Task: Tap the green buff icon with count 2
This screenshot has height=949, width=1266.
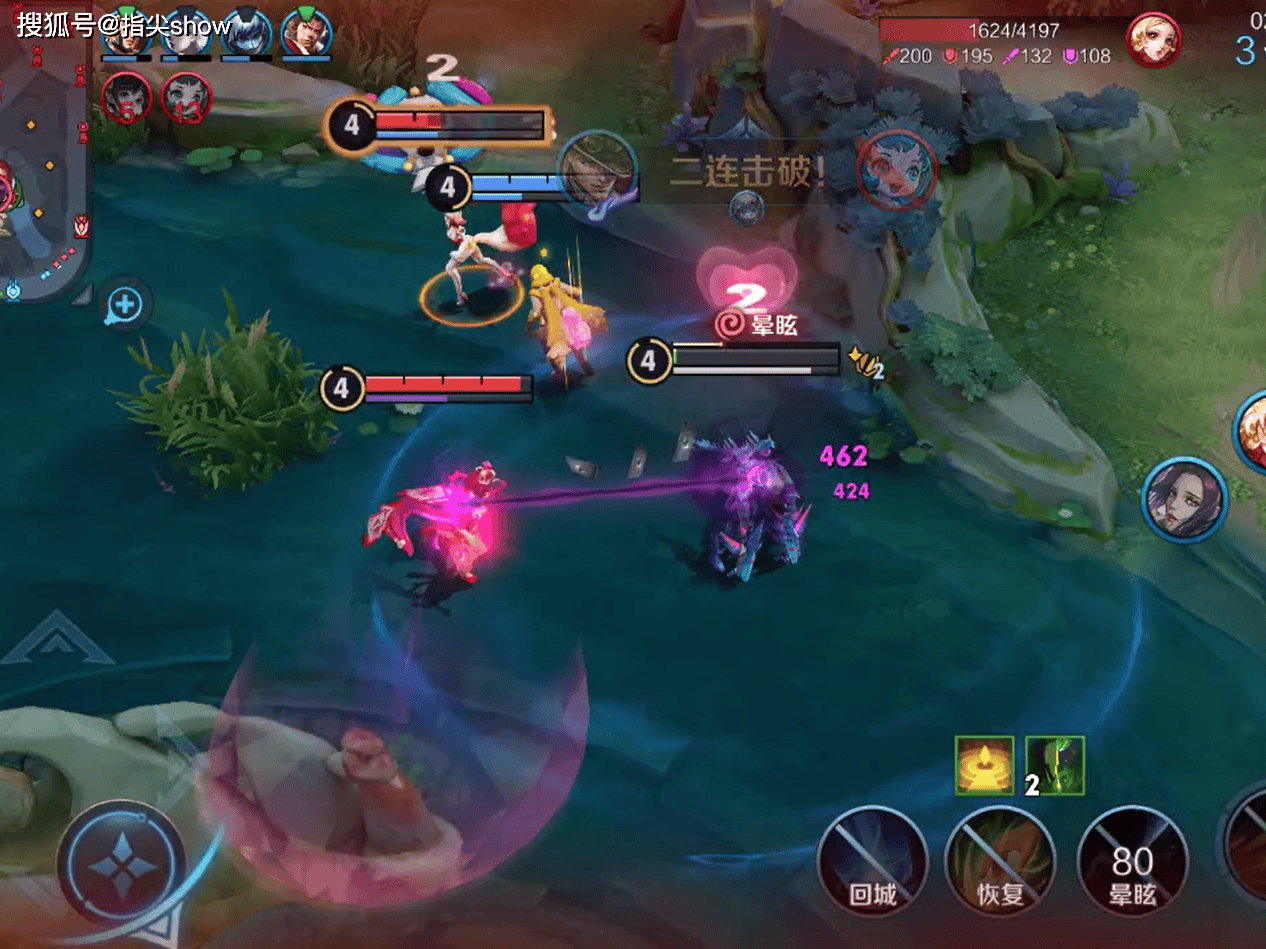Action: (1055, 765)
